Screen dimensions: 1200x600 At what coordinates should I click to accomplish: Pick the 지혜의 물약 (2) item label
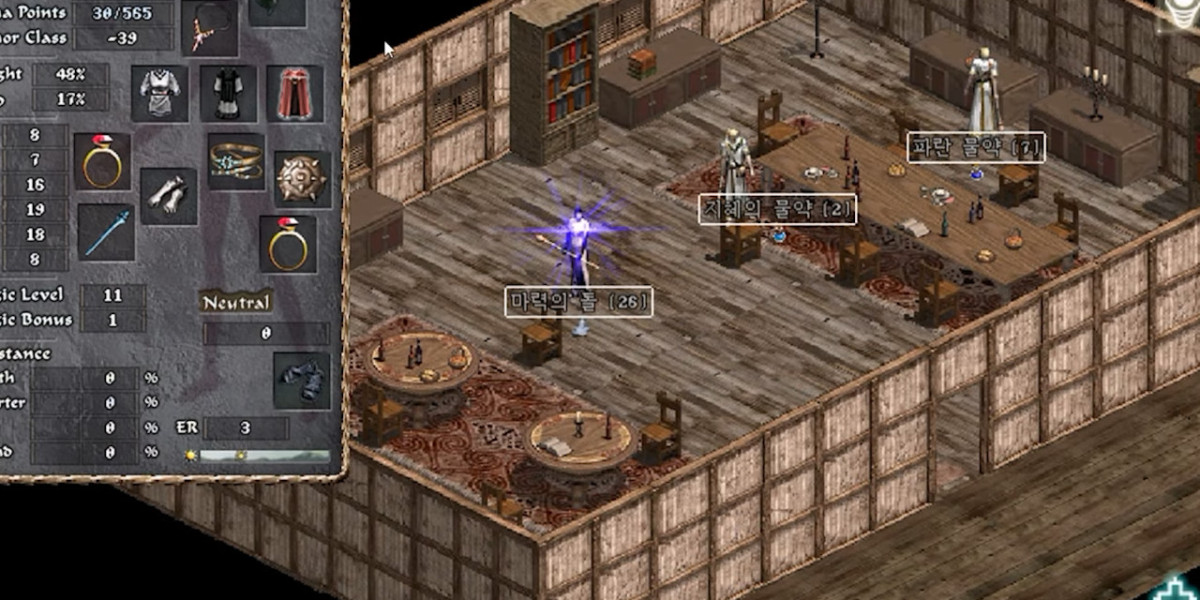(x=777, y=209)
